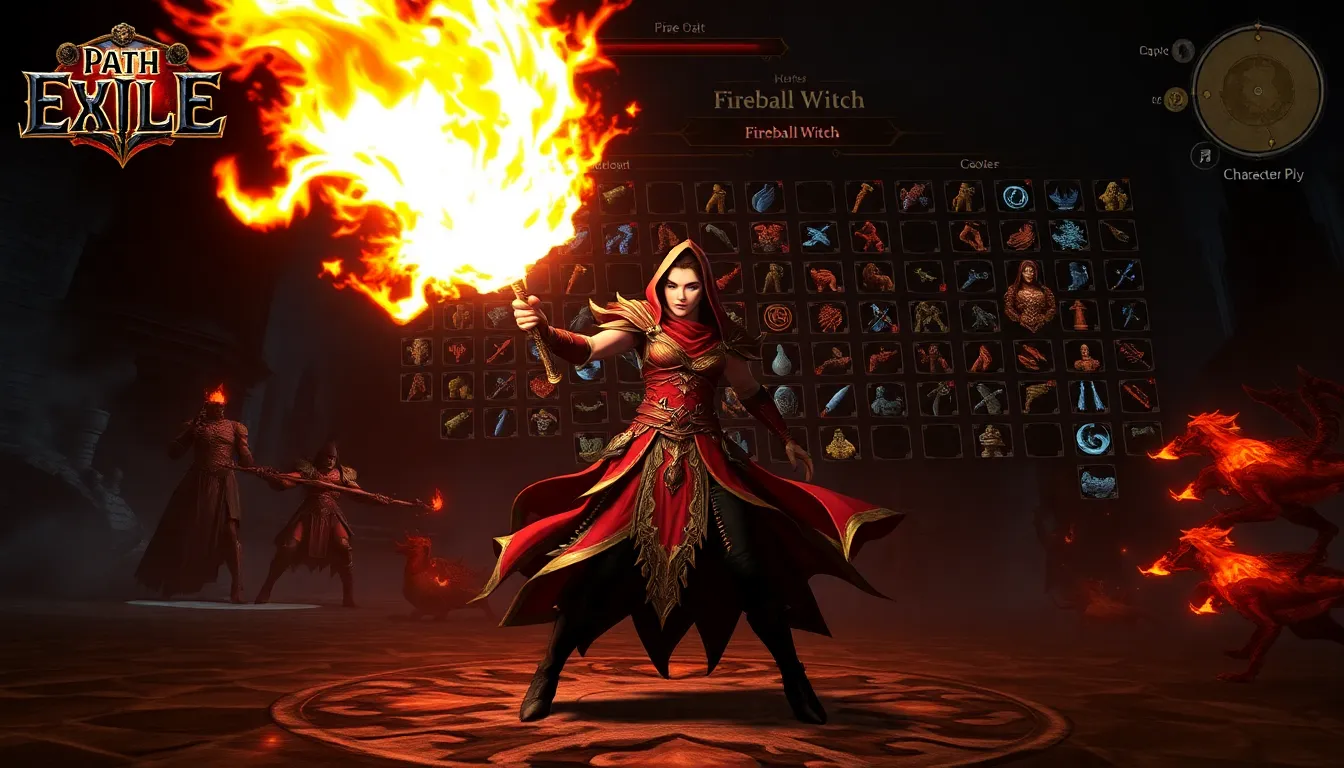The image size is (1344, 768).
Task: Select the gold coin icon beside the minimap
Action: click(x=1176, y=98)
